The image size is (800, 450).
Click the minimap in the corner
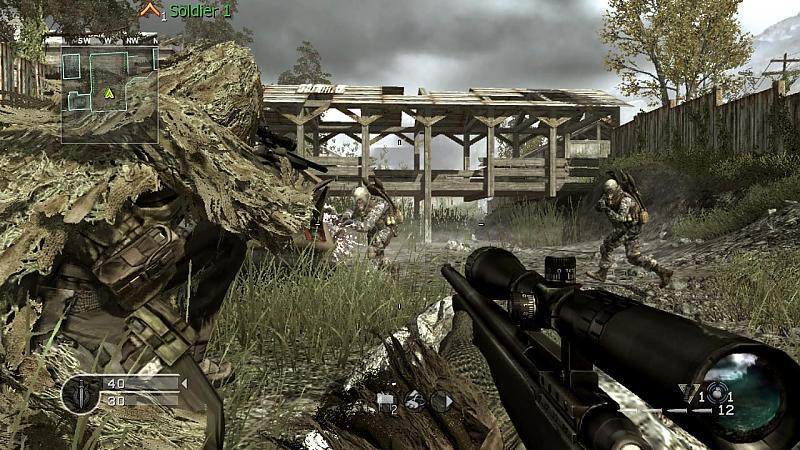pos(110,94)
